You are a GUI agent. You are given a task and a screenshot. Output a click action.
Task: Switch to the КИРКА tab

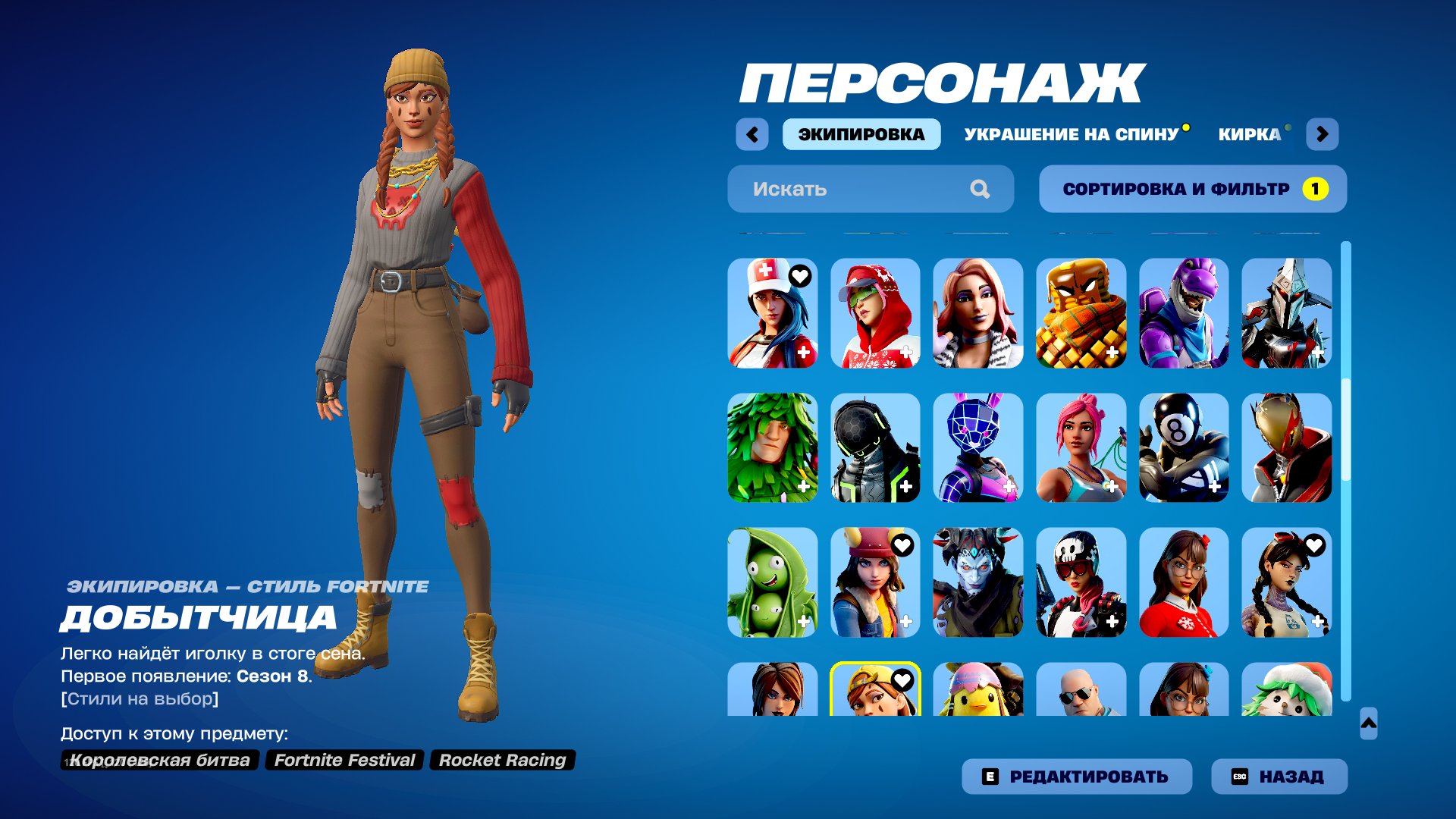[1248, 133]
